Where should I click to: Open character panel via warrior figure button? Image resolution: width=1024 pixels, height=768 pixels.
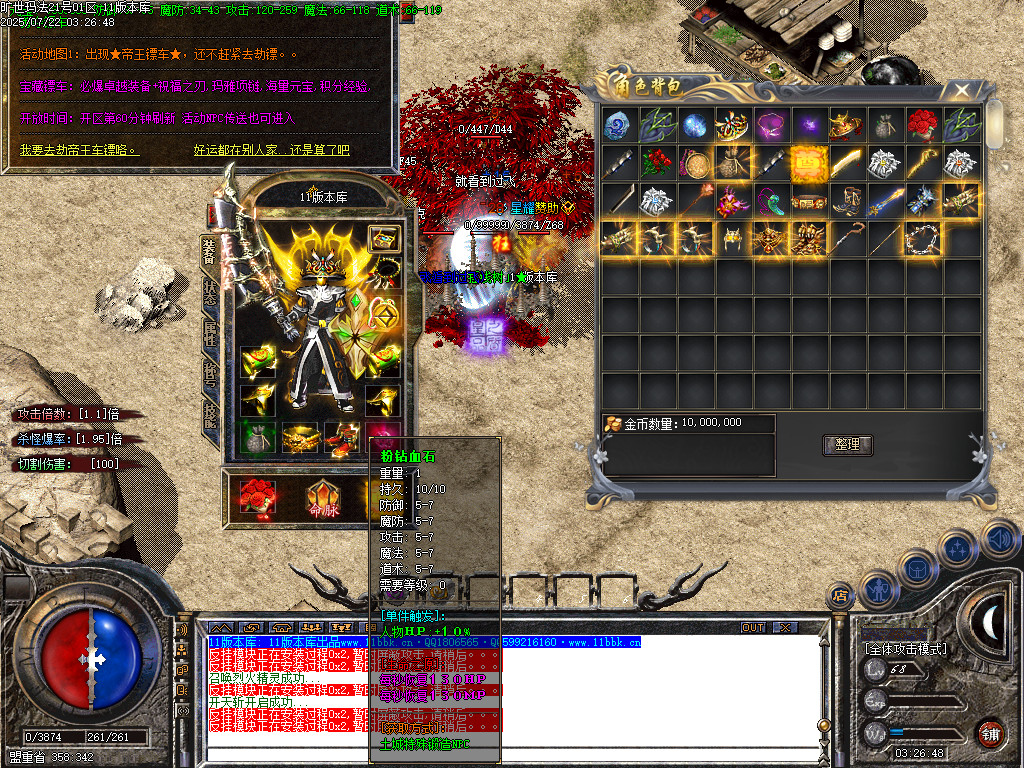[x=878, y=588]
